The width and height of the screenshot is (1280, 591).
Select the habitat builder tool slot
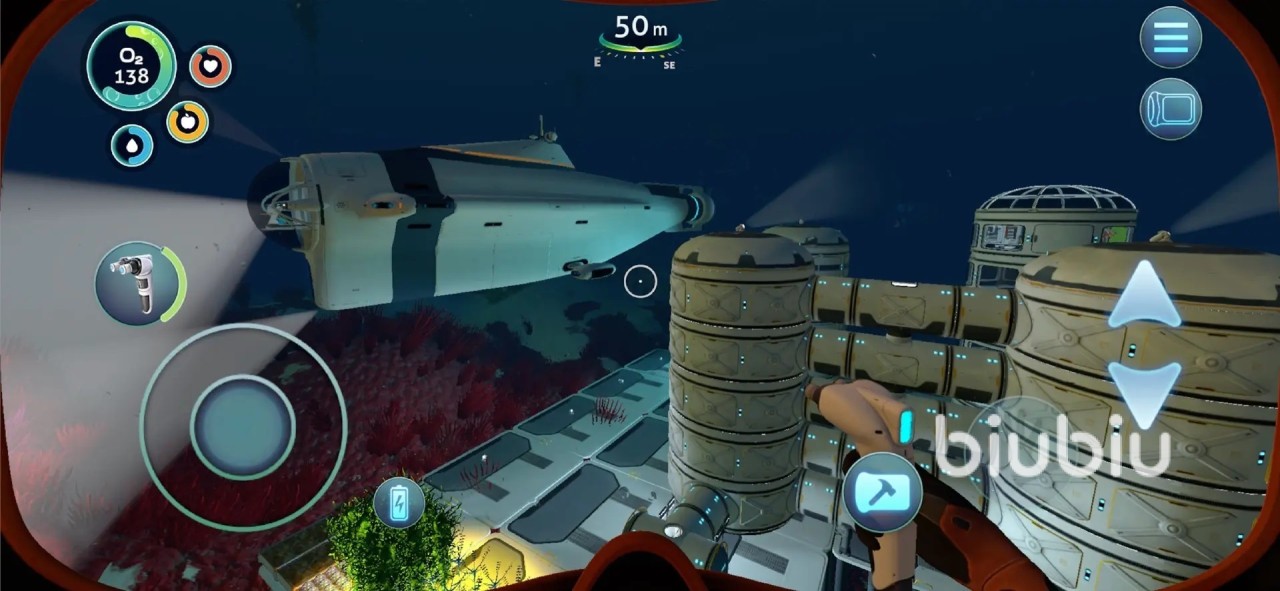click(x=136, y=282)
